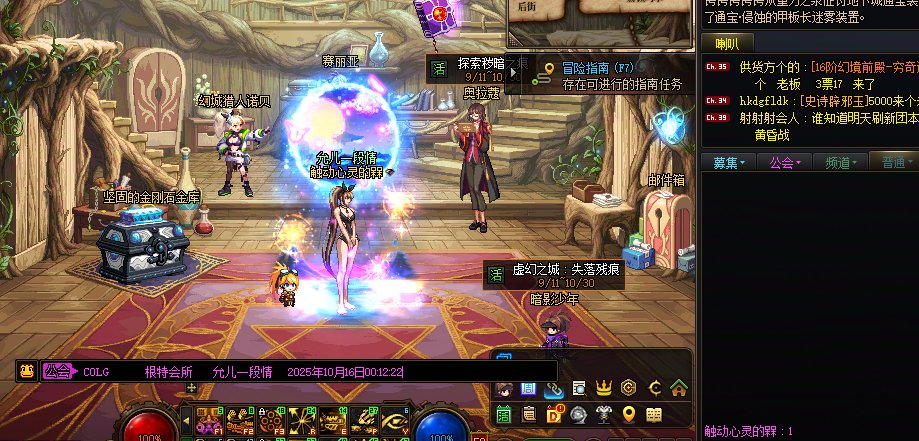Click the armor mannequin icon
Screen dimensions: 919x441
[x=604, y=414]
